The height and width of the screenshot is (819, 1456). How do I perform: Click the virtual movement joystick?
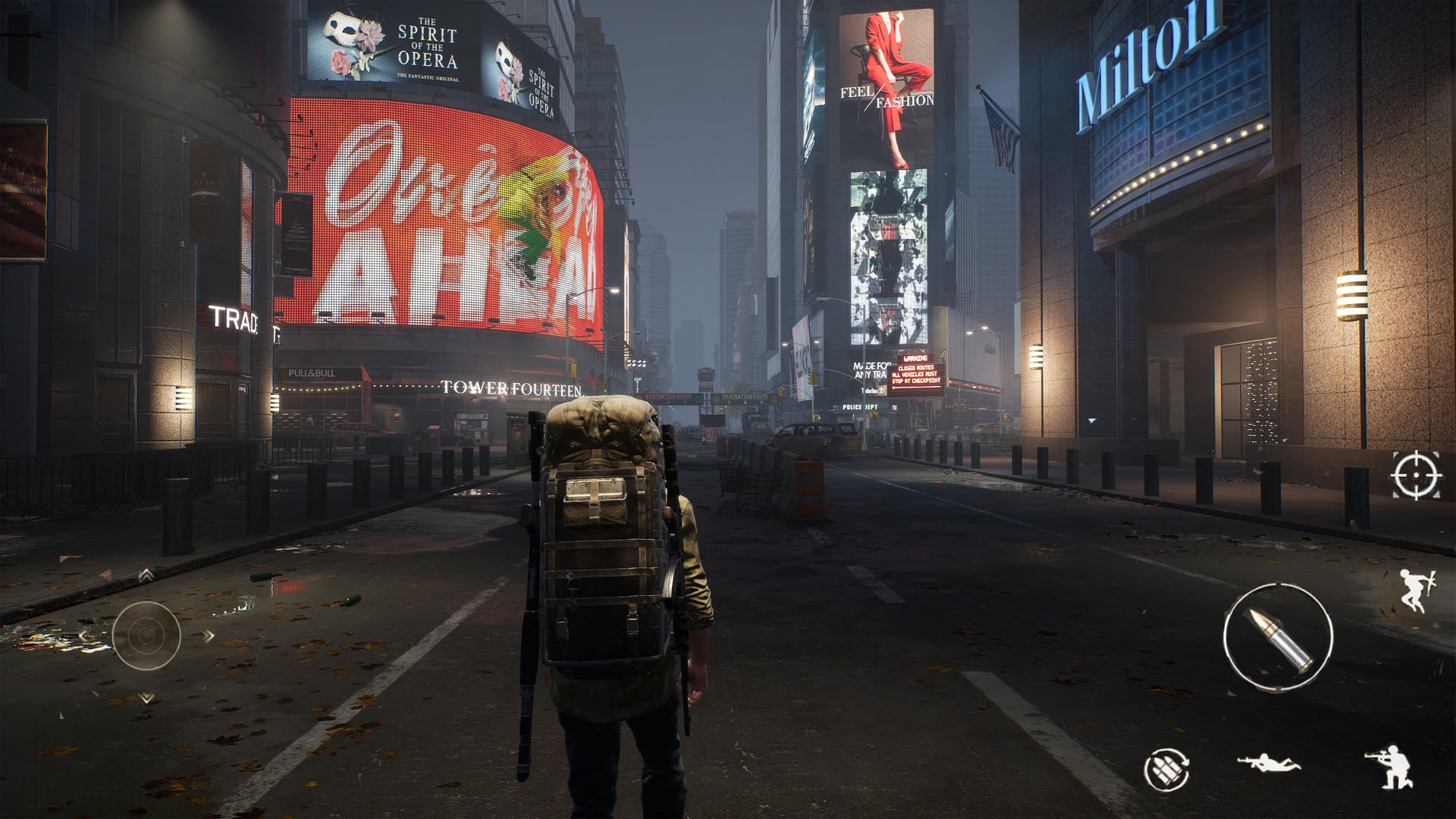pyautogui.click(x=146, y=635)
